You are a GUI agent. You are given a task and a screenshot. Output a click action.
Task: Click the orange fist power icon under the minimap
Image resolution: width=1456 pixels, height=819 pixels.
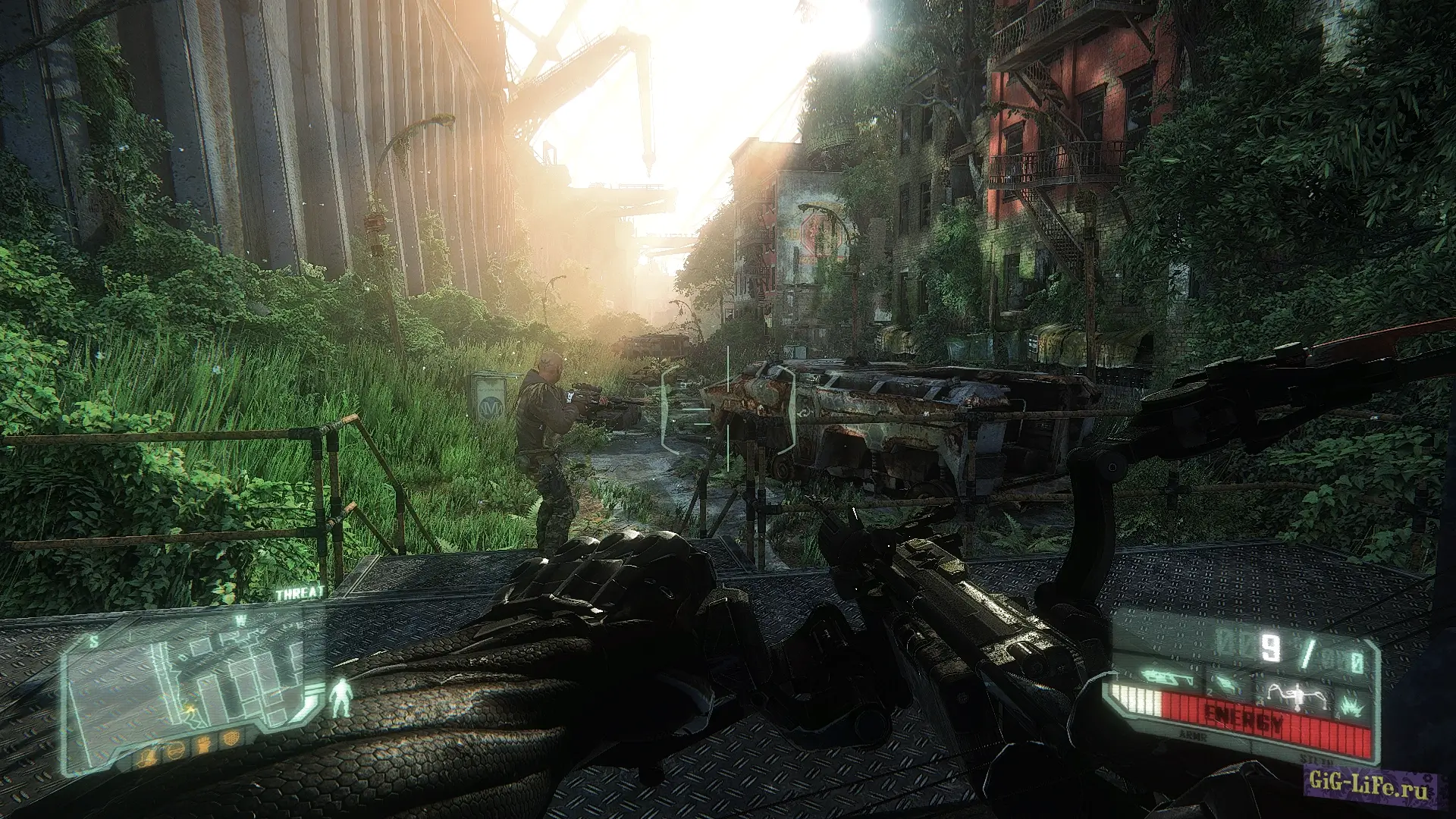coord(202,743)
